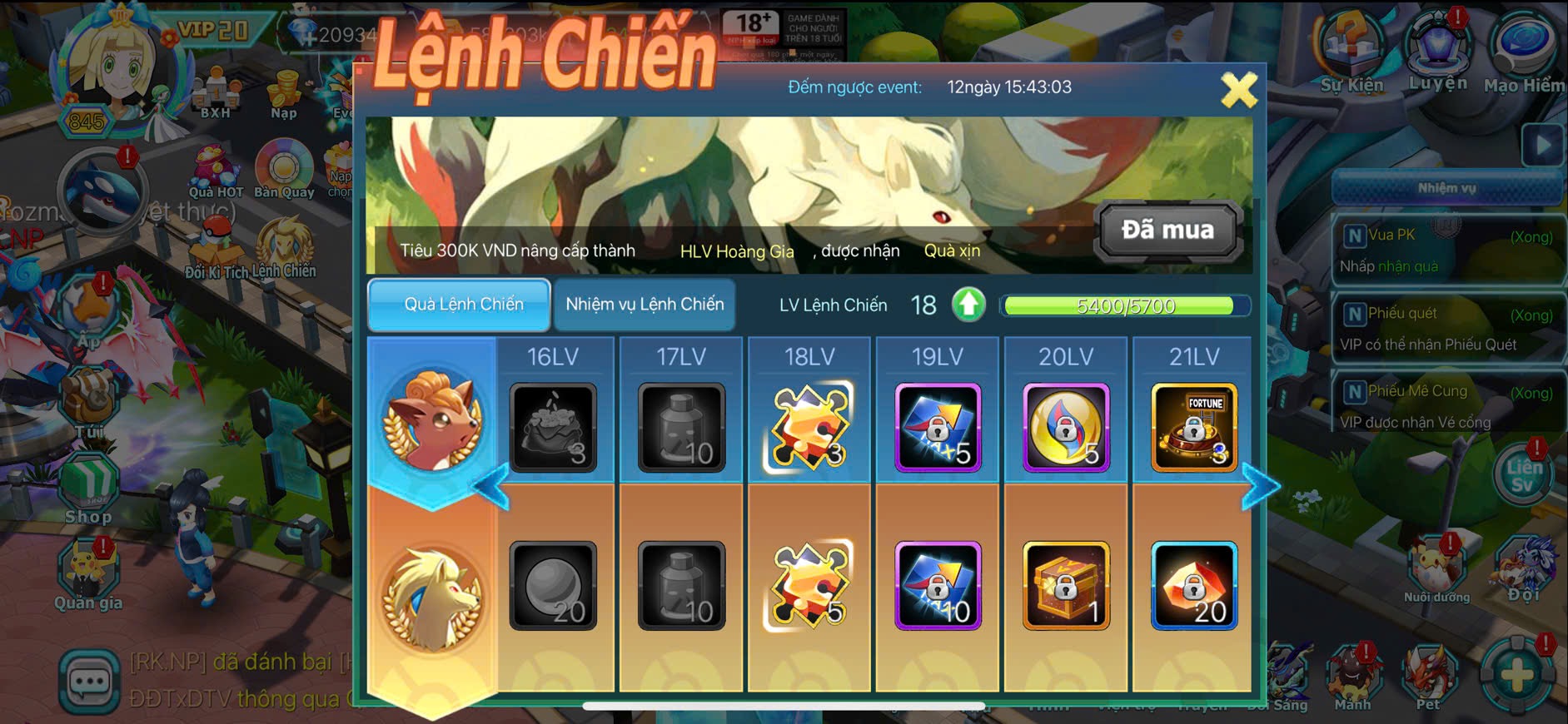Open the Vua PK quest entry
Image resolution: width=1568 pixels, height=724 pixels.
[1447, 250]
